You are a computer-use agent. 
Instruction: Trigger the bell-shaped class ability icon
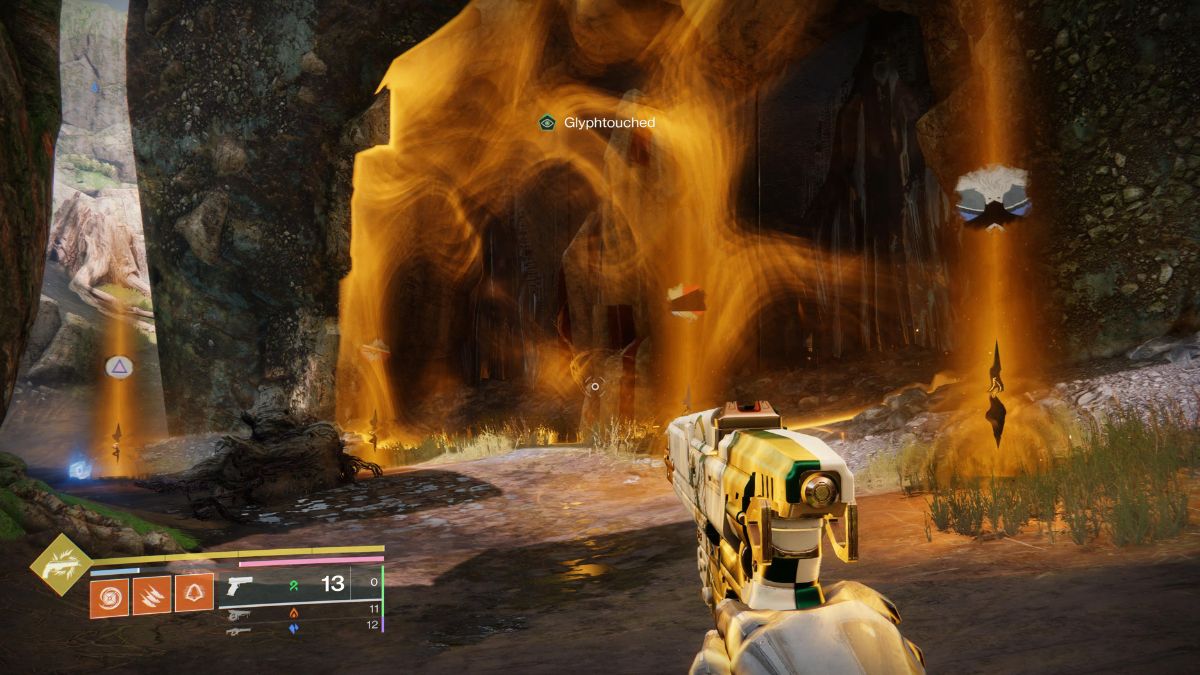(x=194, y=593)
